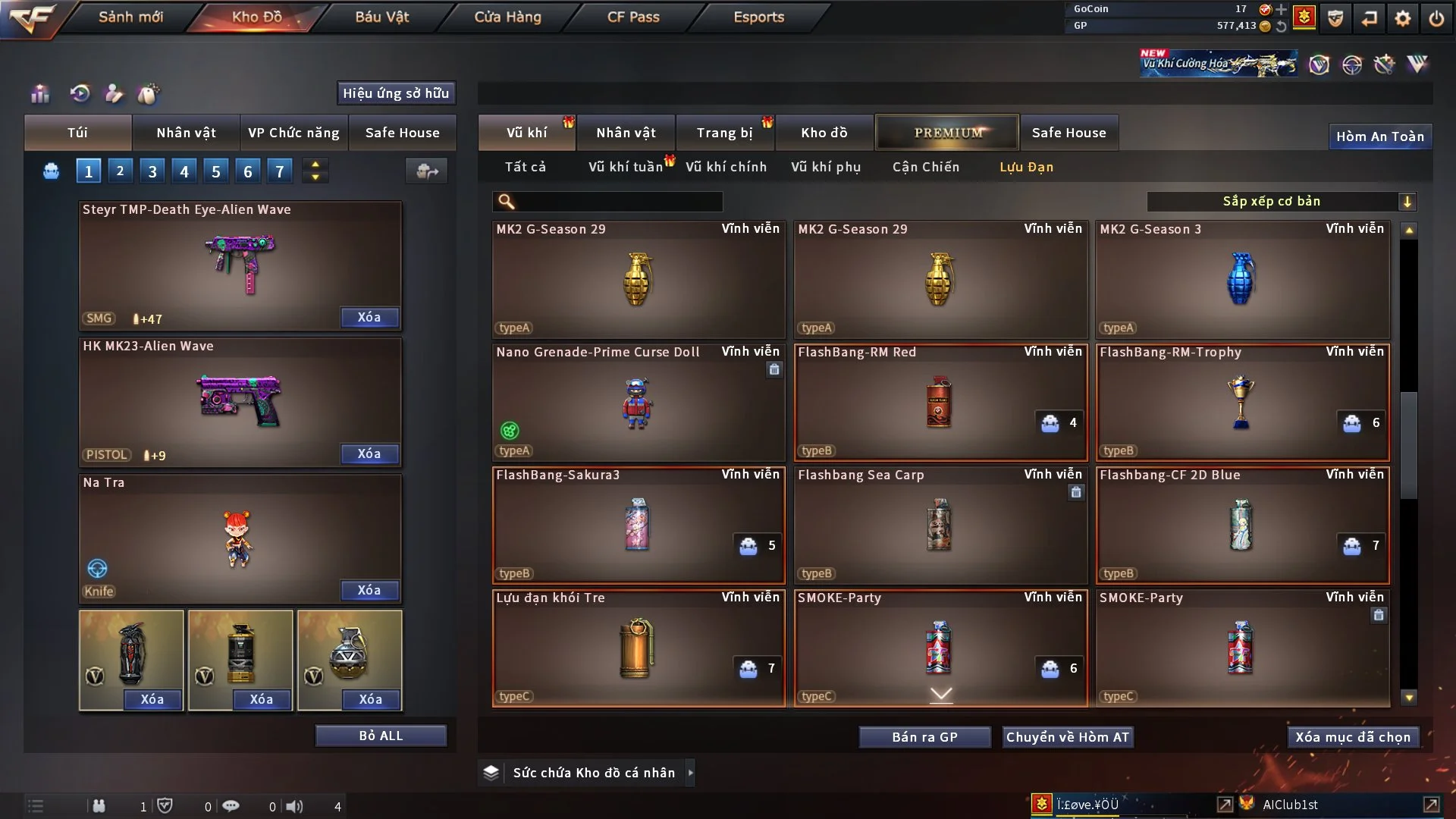Screen dimensions: 1456x819
Task: Go to the Báu Vật menu
Action: click(x=381, y=17)
